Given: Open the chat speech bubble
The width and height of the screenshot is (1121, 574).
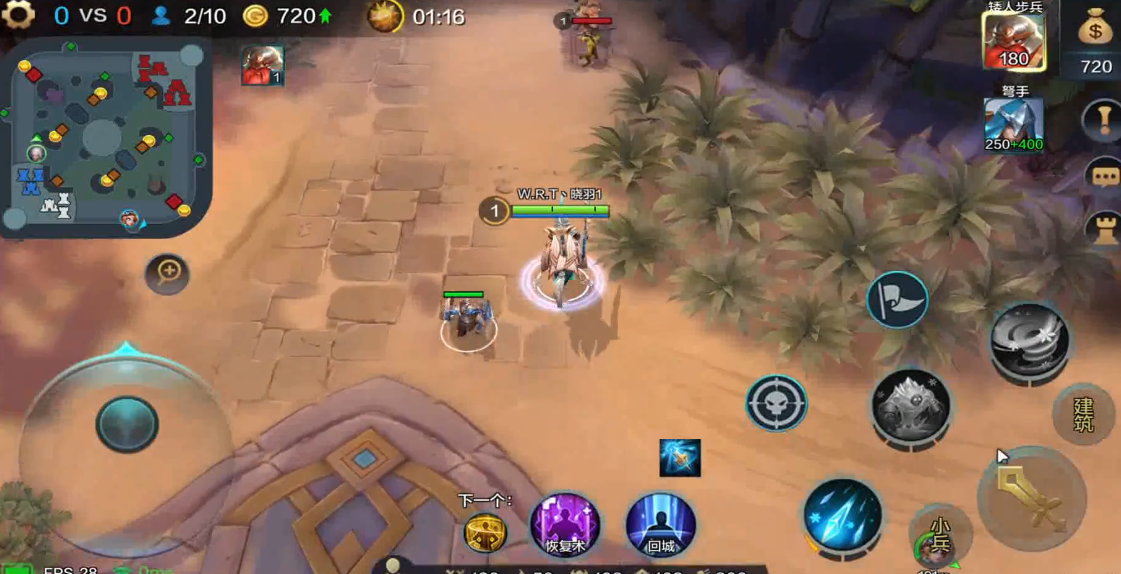Looking at the screenshot, I should pyautogui.click(x=1104, y=177).
